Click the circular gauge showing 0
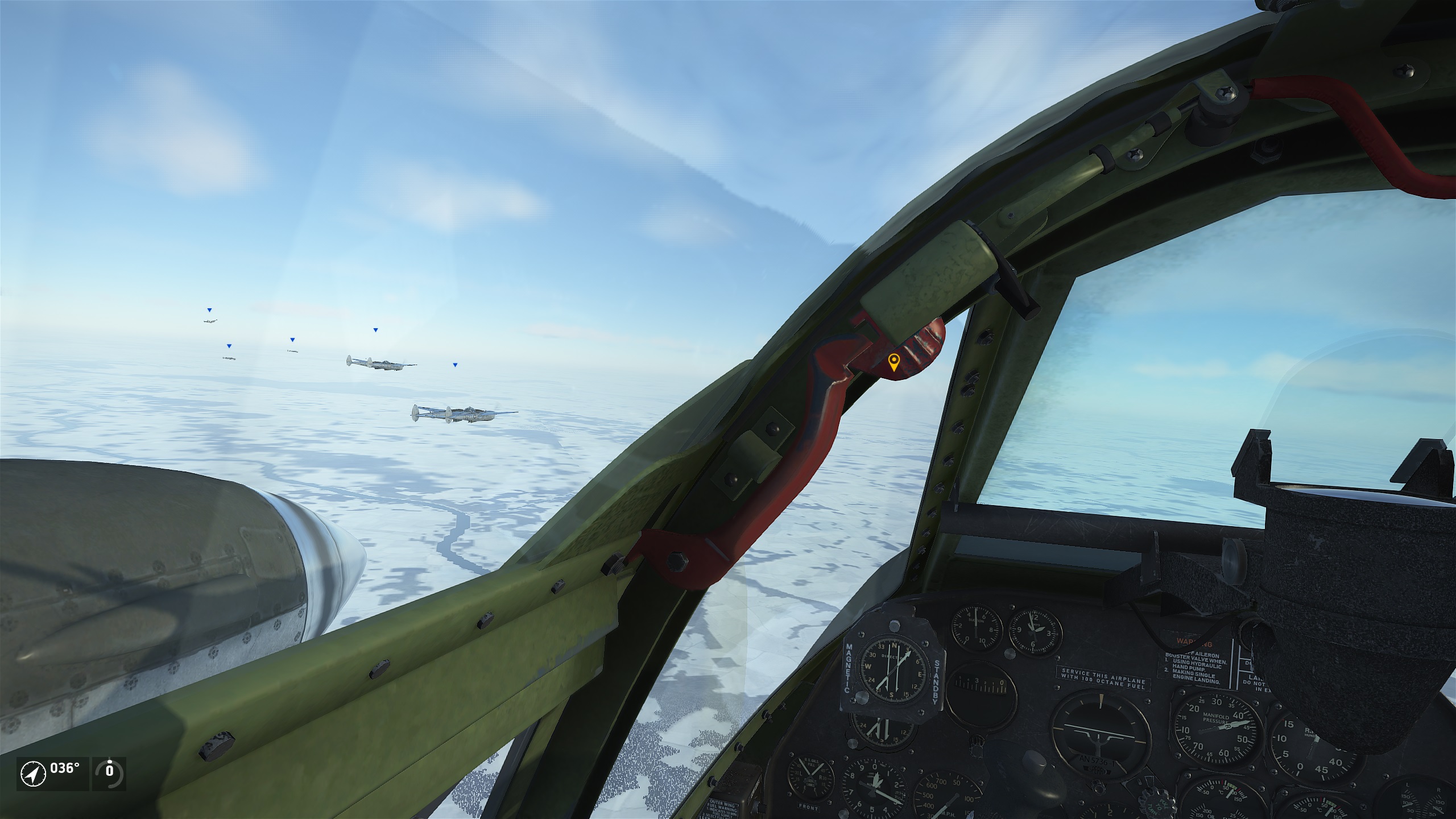 [x=109, y=772]
